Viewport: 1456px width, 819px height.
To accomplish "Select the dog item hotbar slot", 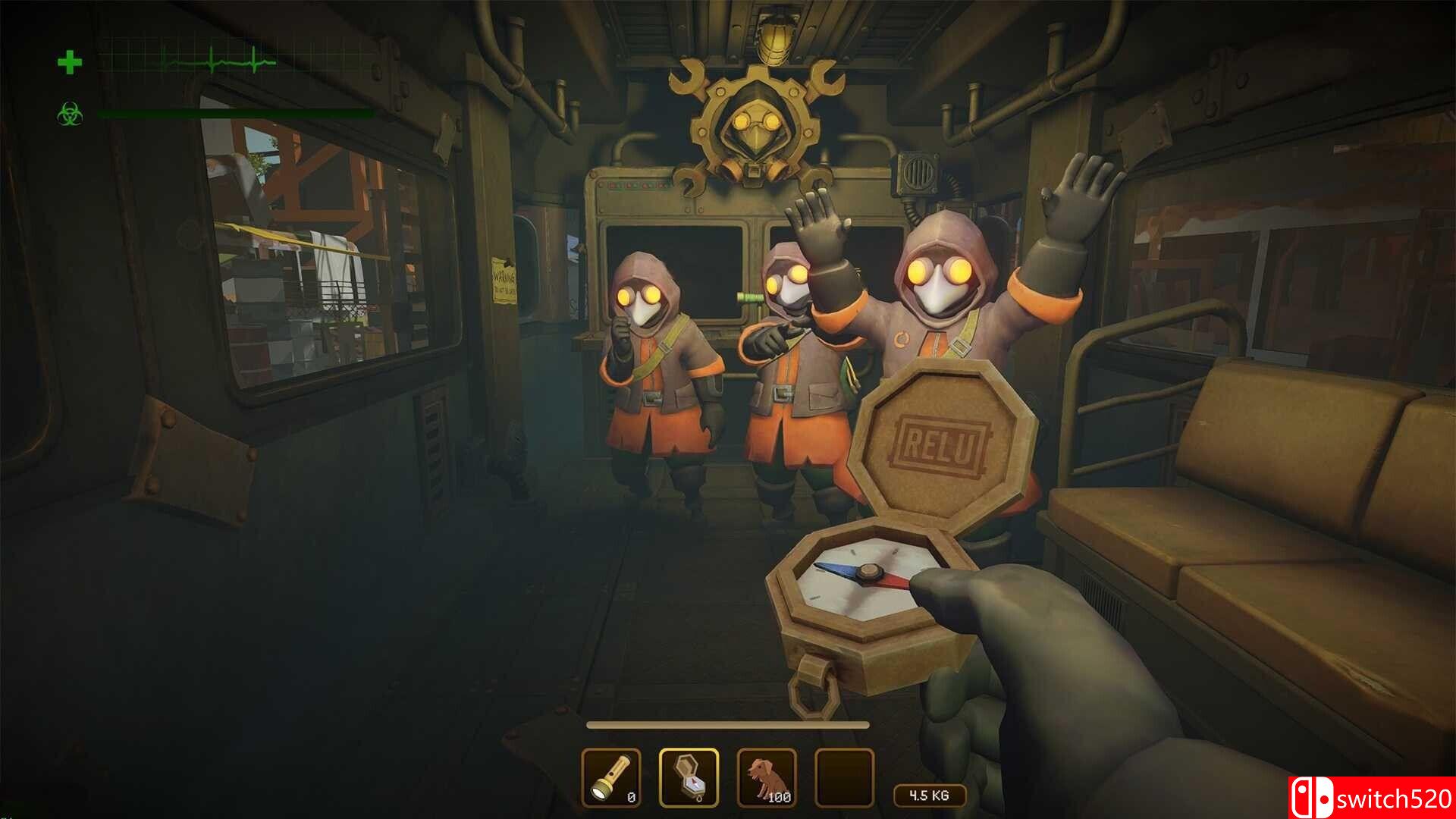I will (767, 777).
